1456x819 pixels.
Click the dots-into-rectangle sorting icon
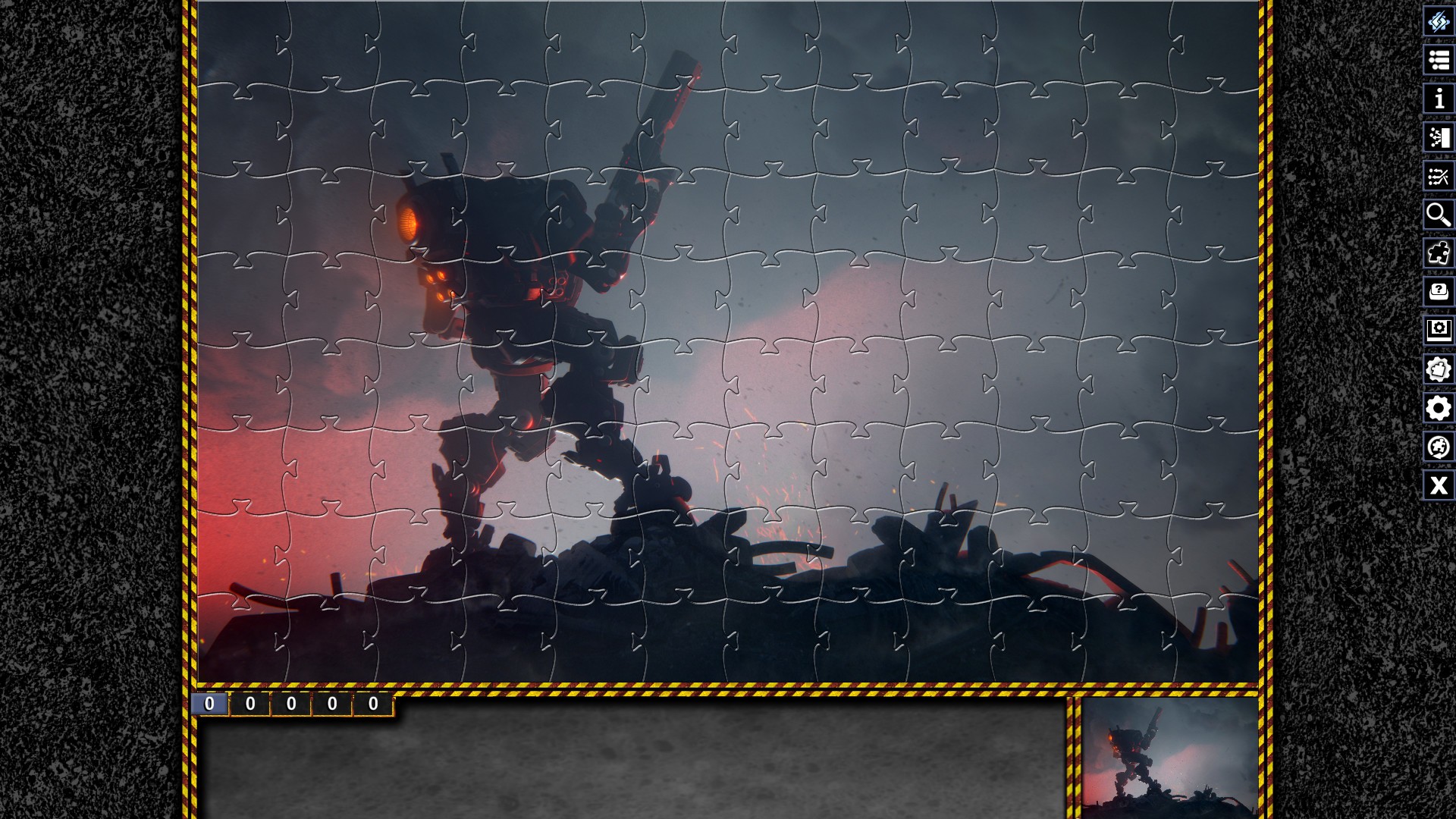tap(1439, 138)
